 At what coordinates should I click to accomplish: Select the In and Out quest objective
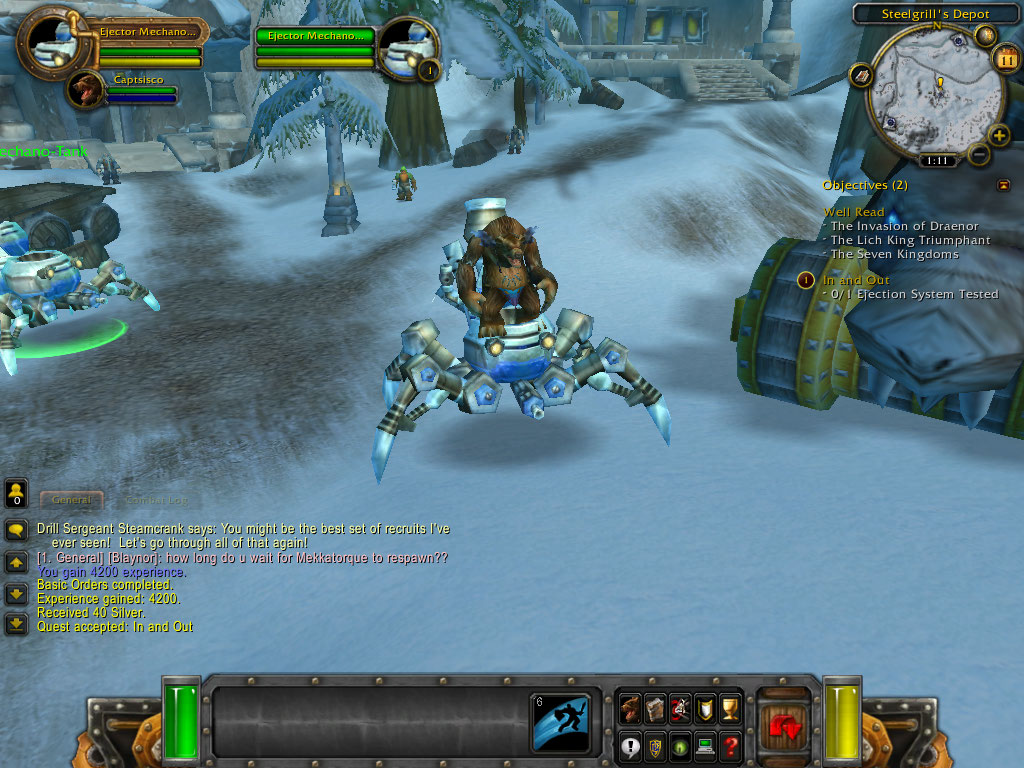[855, 280]
